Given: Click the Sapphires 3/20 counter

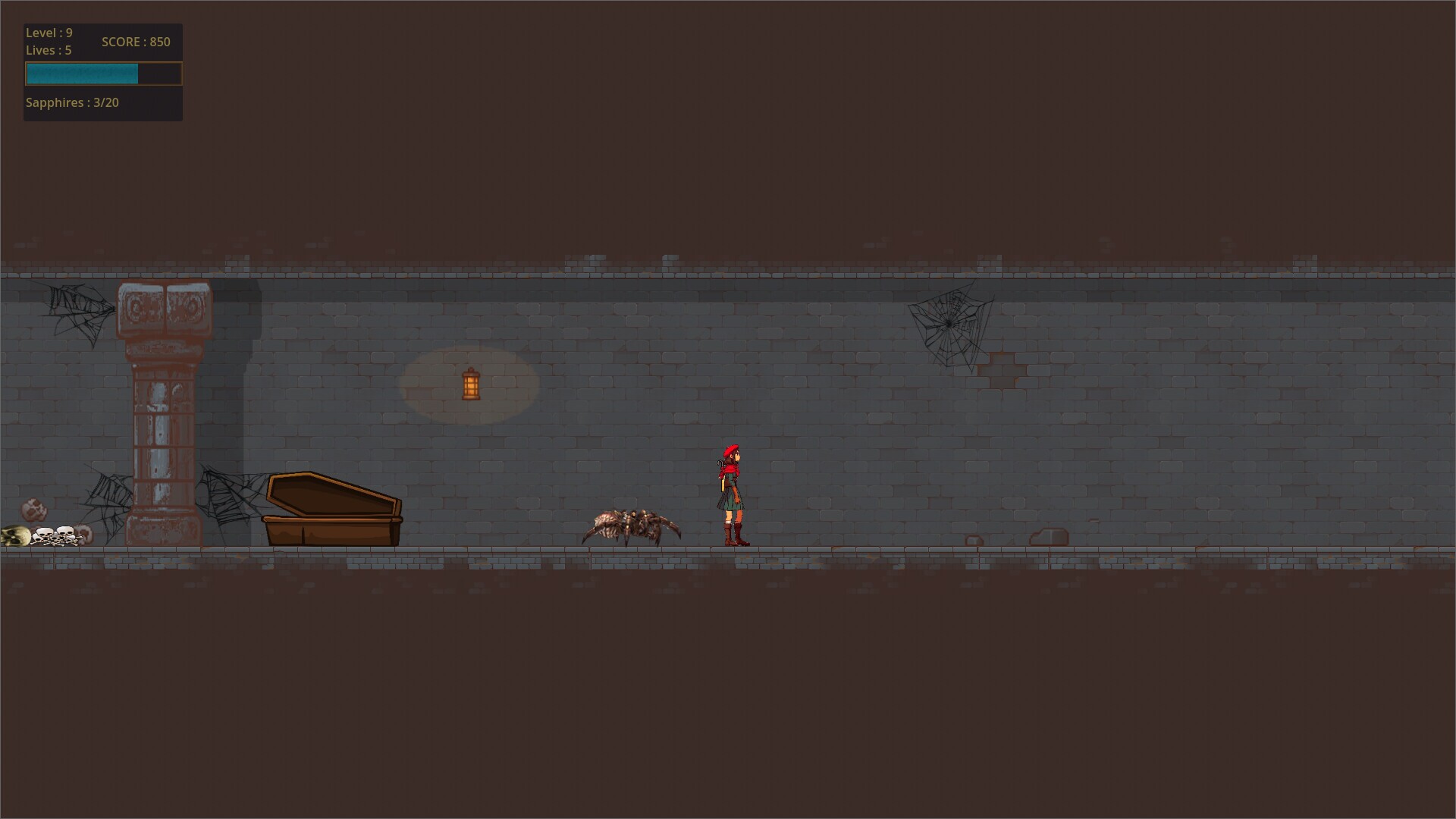Looking at the screenshot, I should (73, 102).
